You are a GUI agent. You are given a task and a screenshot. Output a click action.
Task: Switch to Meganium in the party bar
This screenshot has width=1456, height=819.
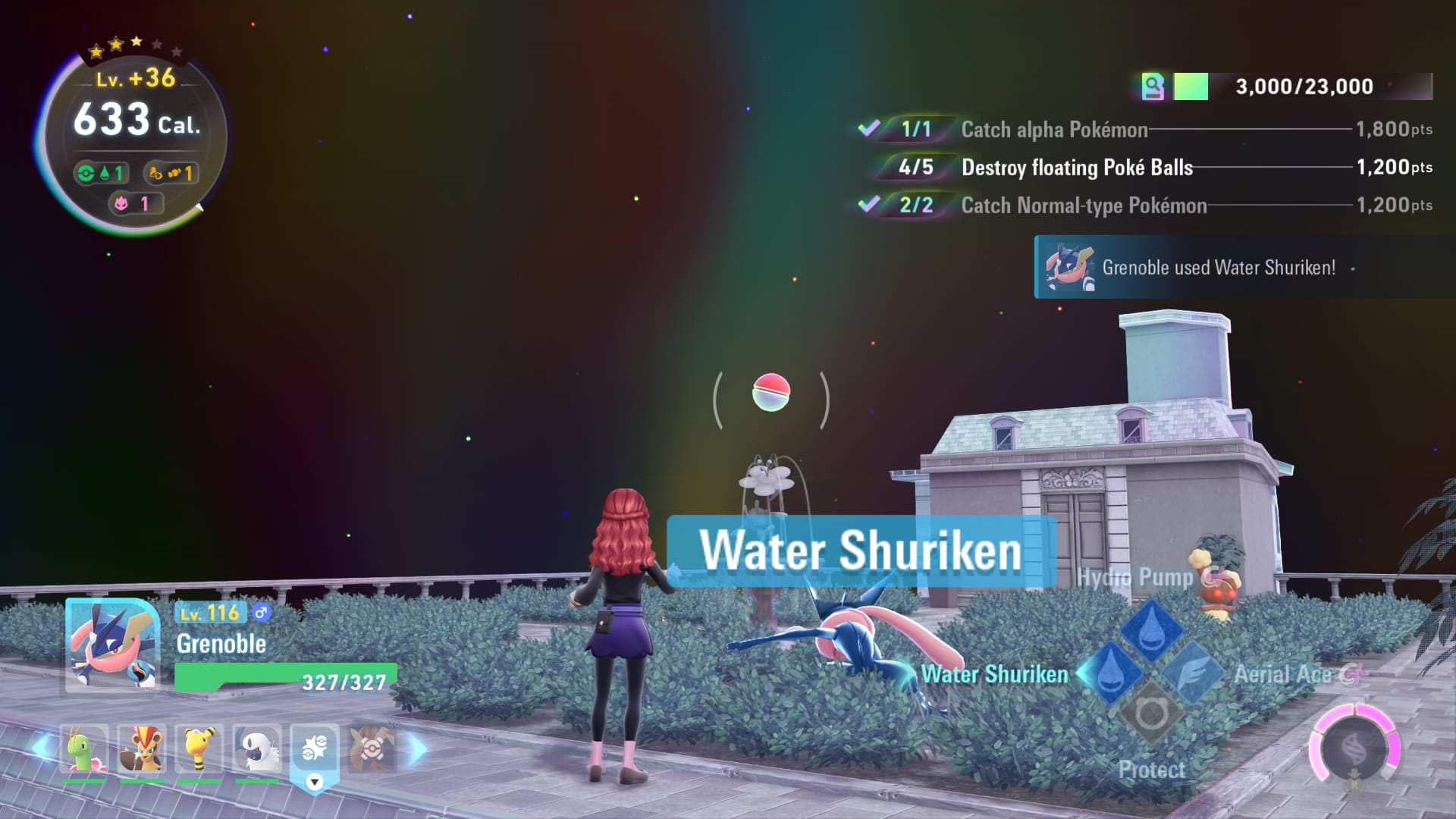[x=84, y=749]
